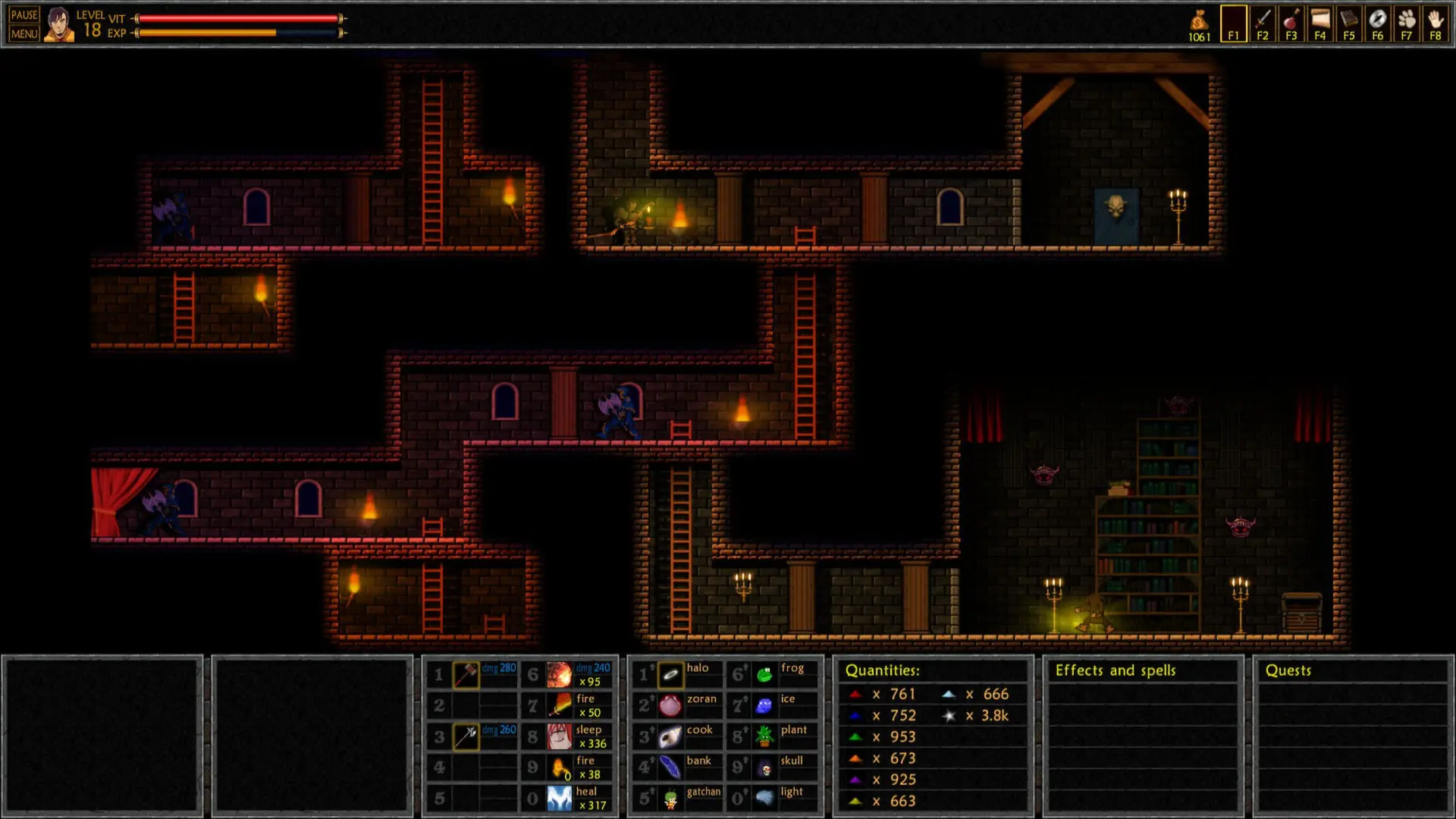Select the zoran shell item
Screen dimensions: 1456x819
click(x=671, y=705)
